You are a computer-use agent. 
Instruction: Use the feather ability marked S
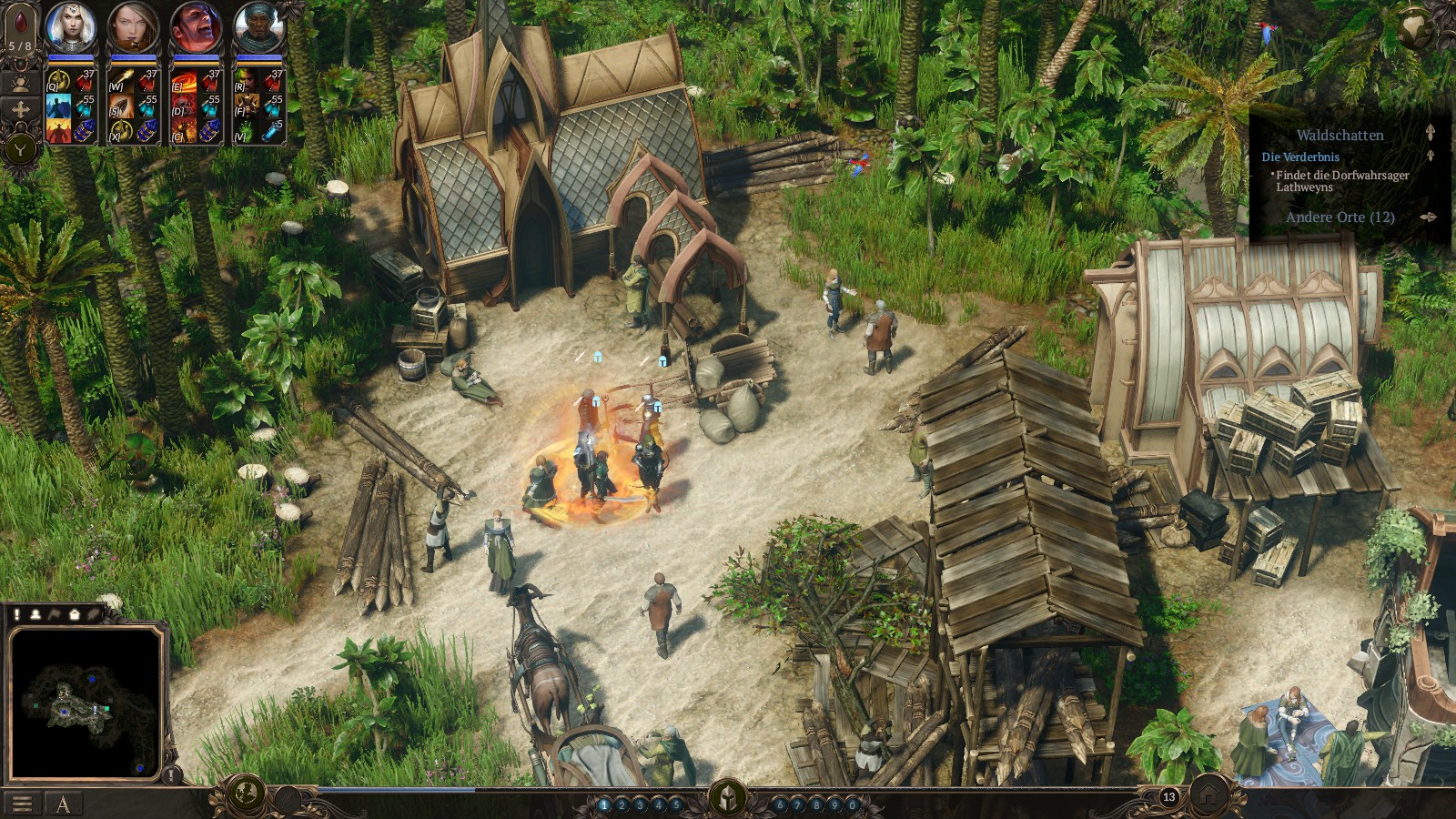122,107
